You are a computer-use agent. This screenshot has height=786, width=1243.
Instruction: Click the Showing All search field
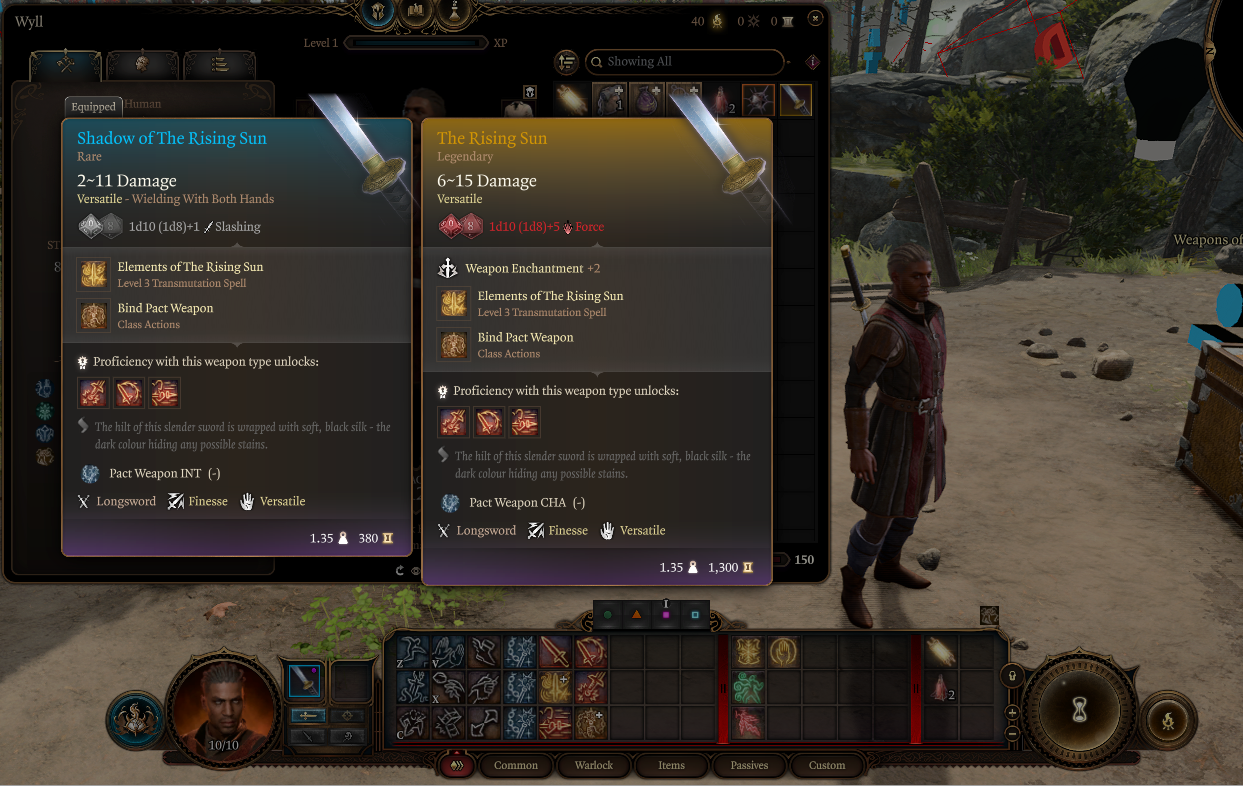(x=685, y=62)
